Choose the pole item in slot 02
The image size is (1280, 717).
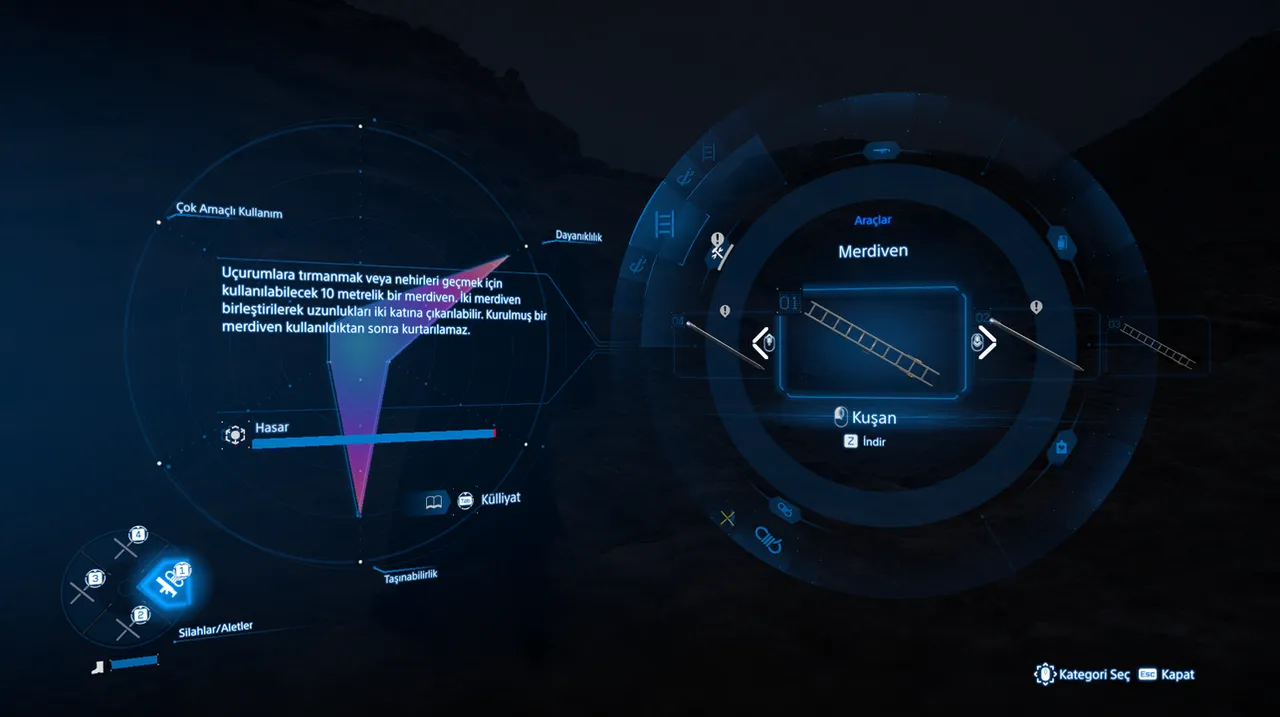(1035, 343)
